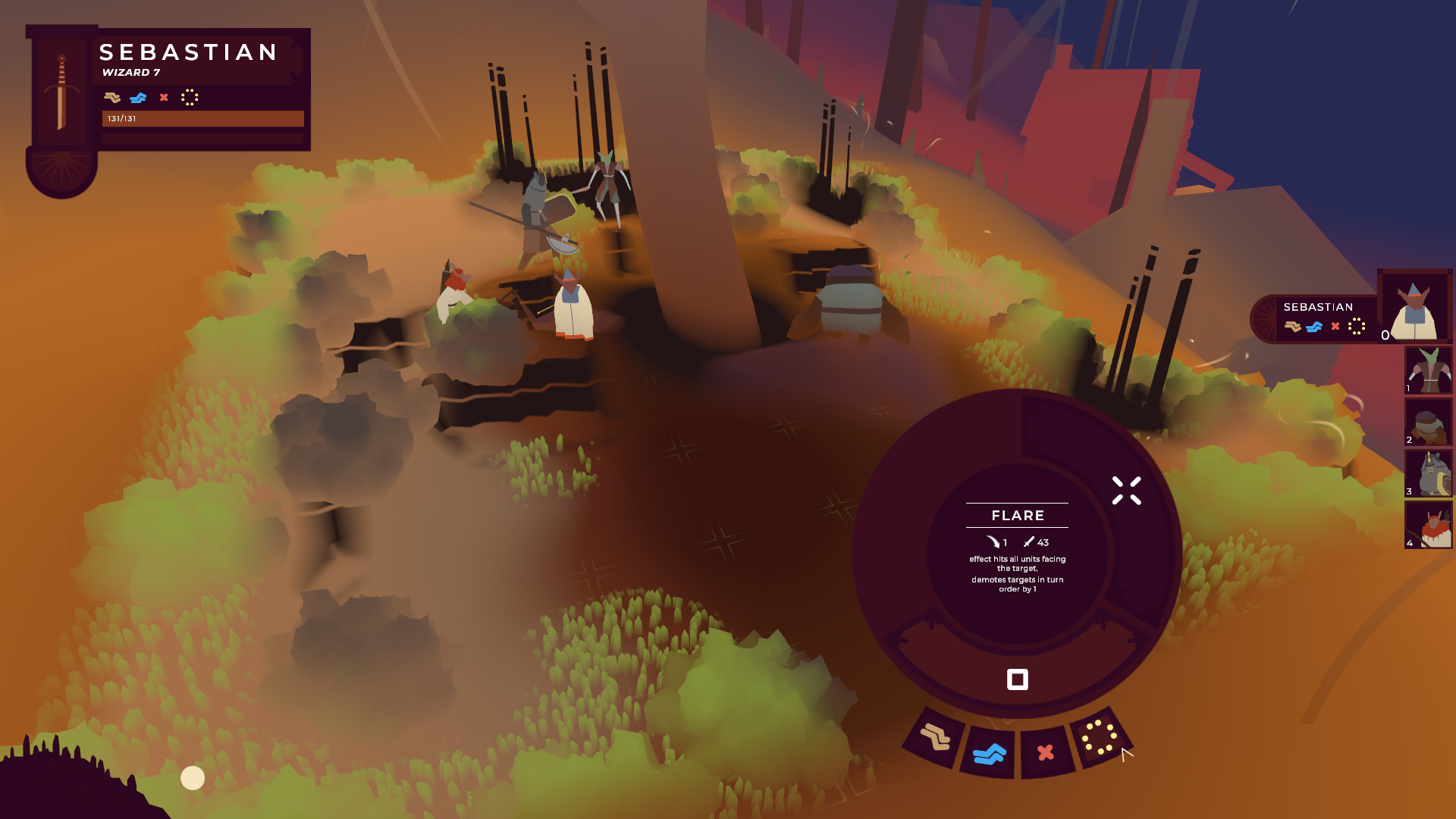Choose the hooded bulky figure portrait numbered 2
This screenshot has height=819, width=1456.
click(1428, 422)
